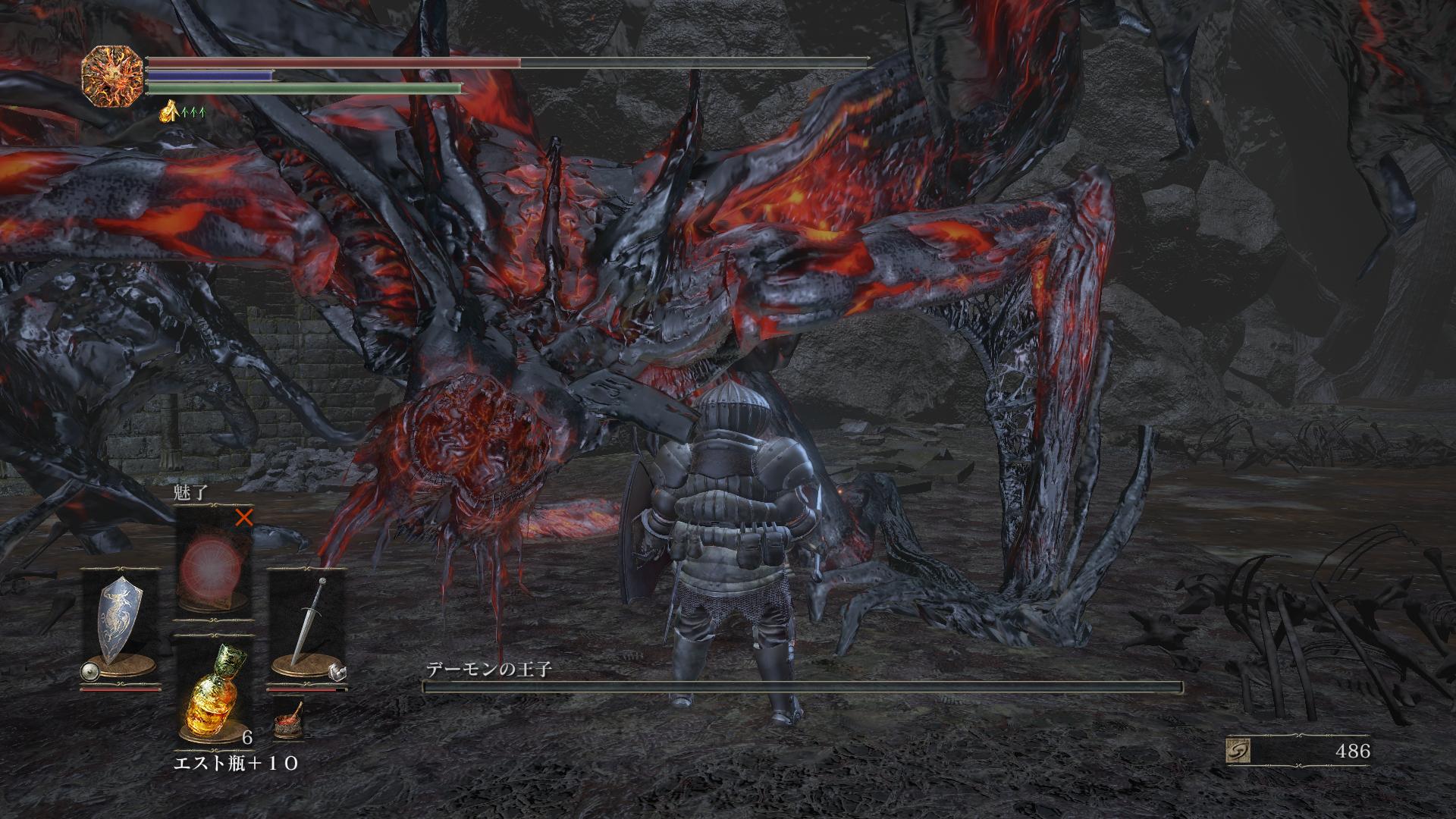Image resolution: width=1456 pixels, height=819 pixels.
Task: Click the ember item icon beside the sword
Action: 287,720
